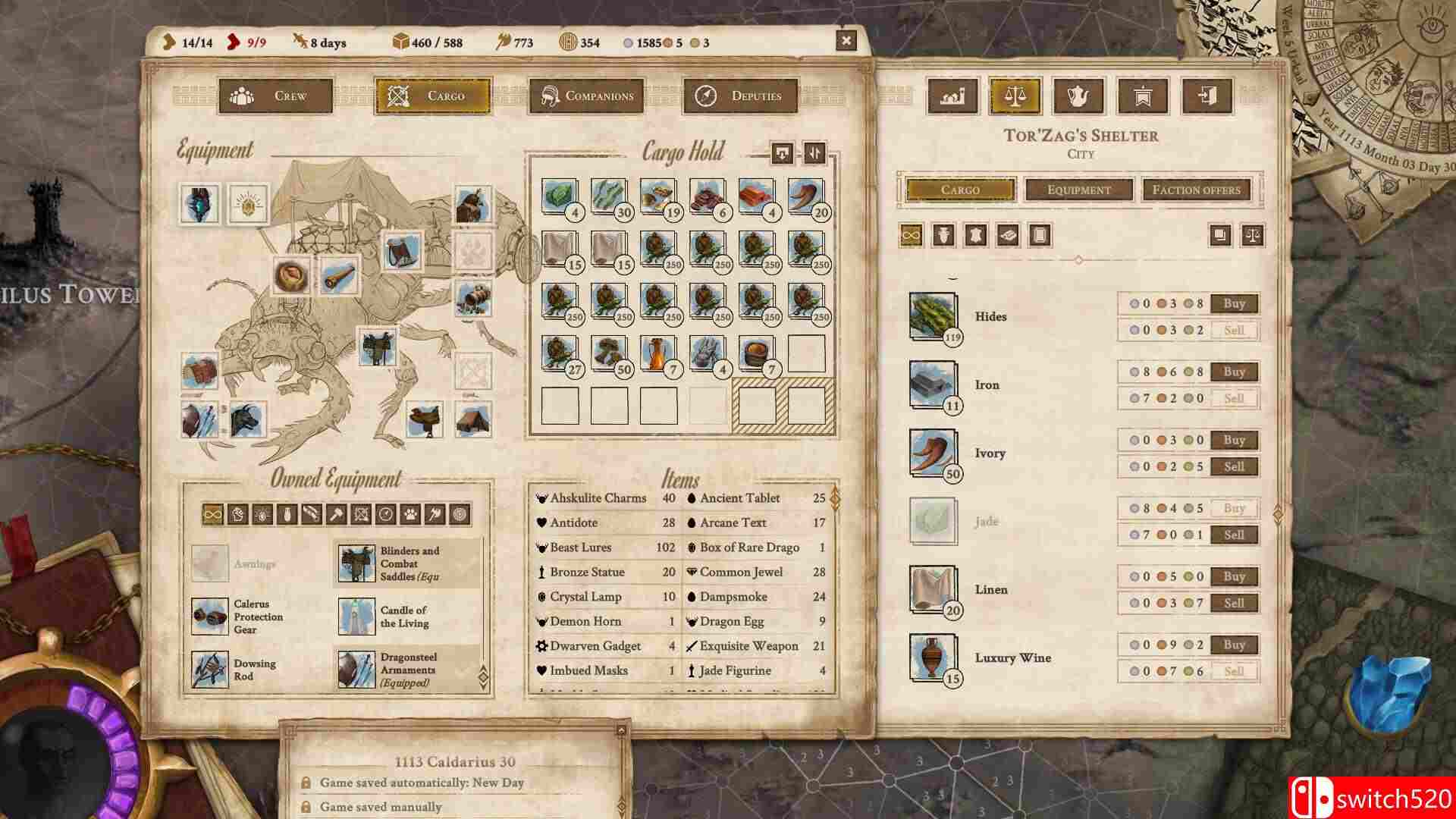Select the infinity icon to show all cargo
Screen dimensions: 1456x819
click(x=910, y=235)
